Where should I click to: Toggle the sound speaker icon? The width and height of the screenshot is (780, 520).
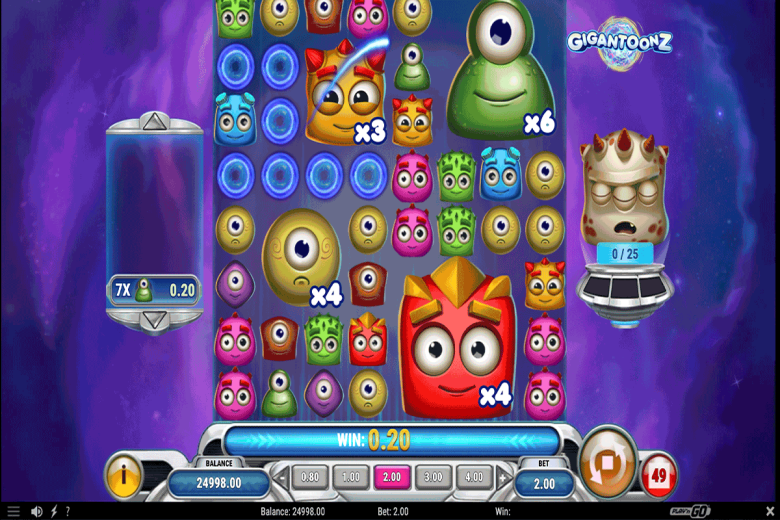click(36, 511)
